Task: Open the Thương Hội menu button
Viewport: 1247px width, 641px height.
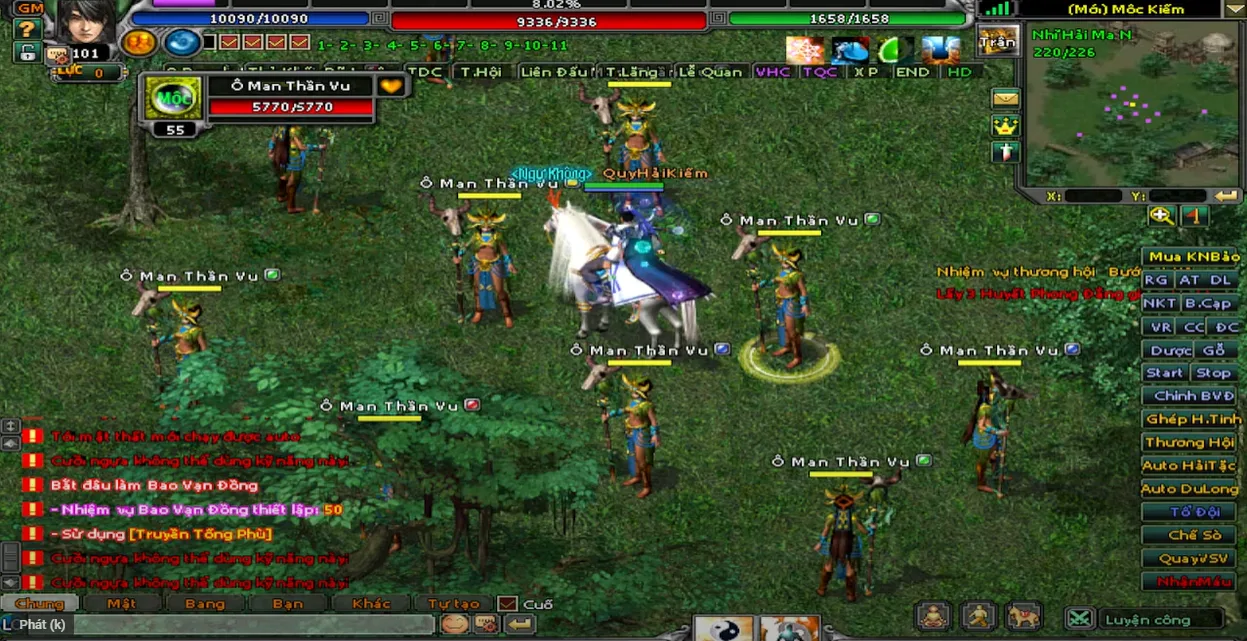Action: click(1189, 442)
